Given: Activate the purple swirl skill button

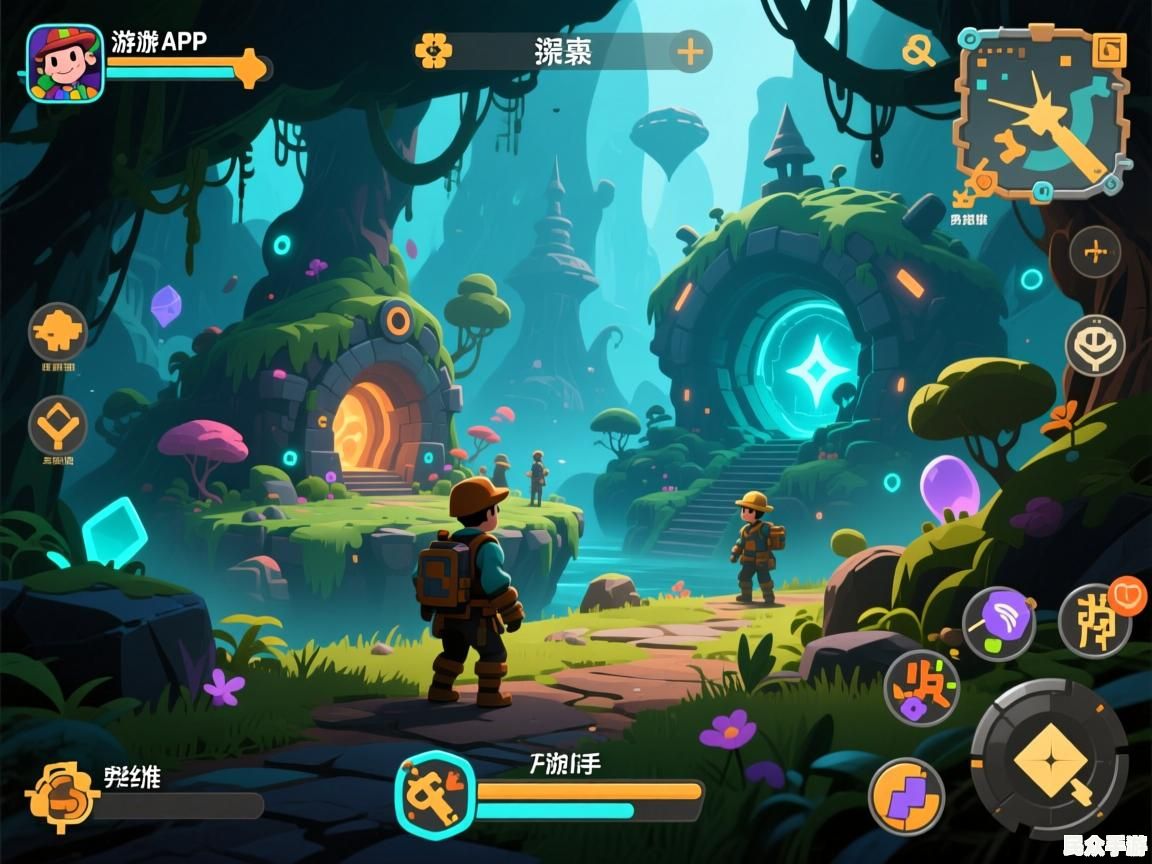Looking at the screenshot, I should tap(999, 623).
